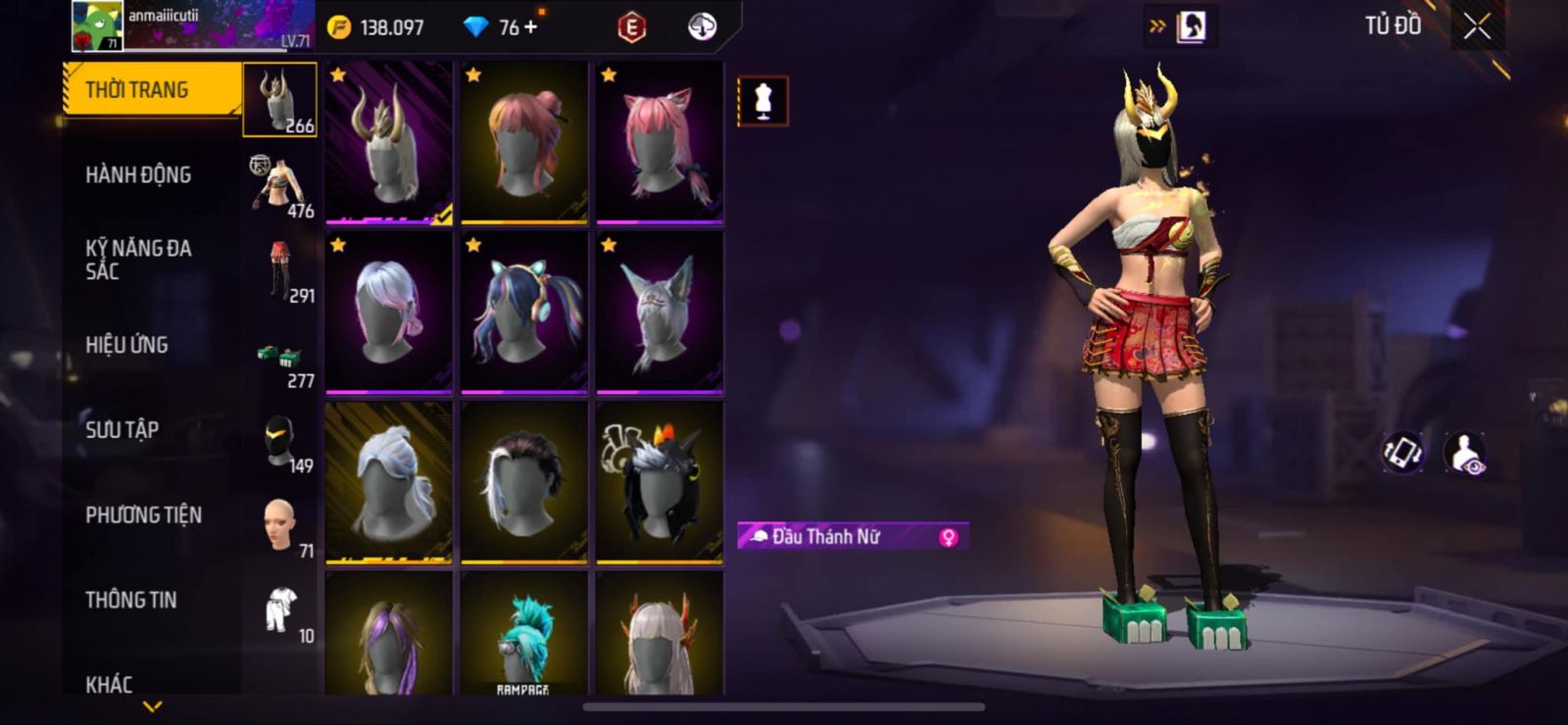Select the blue hair with cat headphones
This screenshot has width=1568, height=725.
[524, 314]
